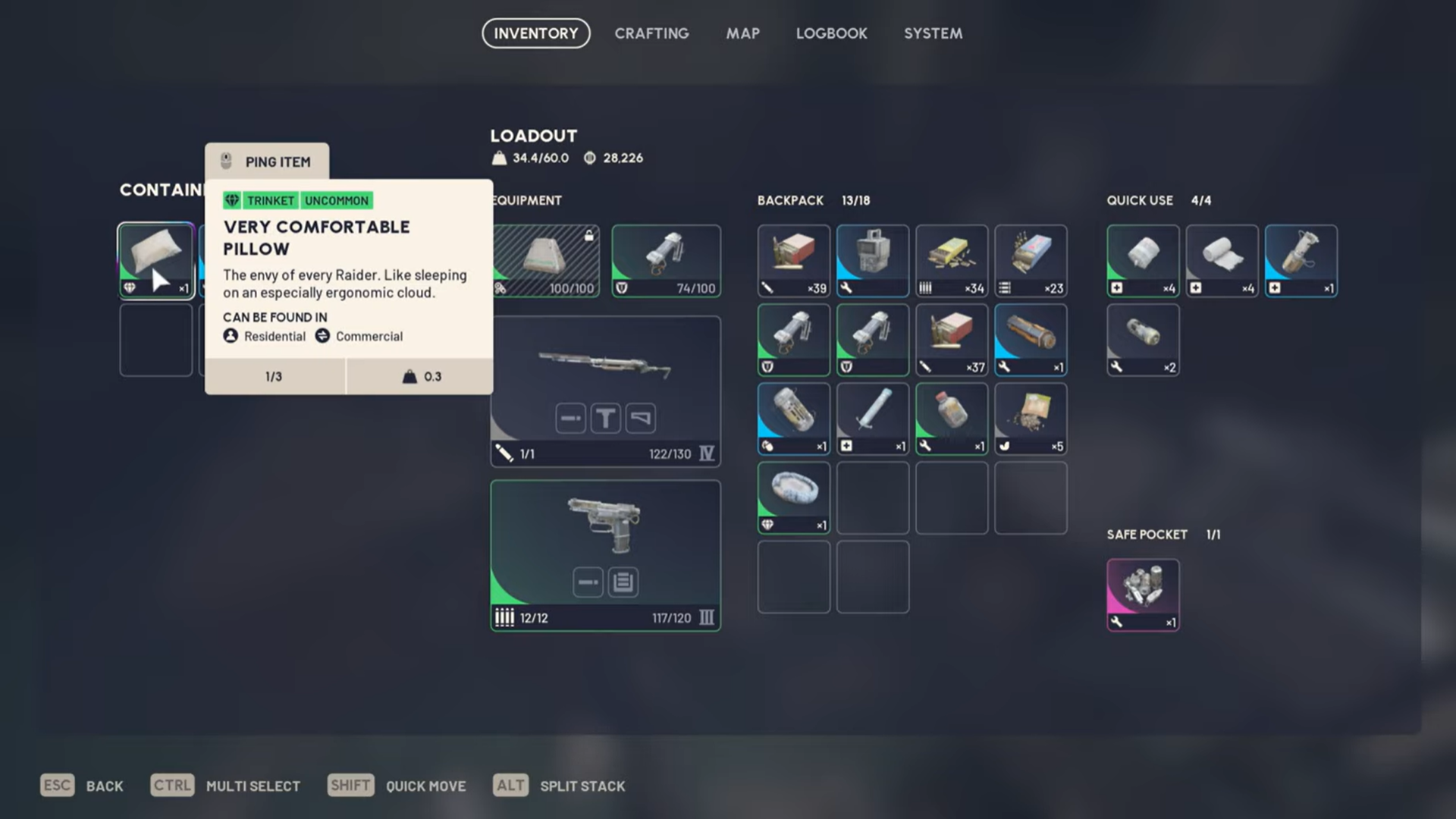Switch to the Logbook tab

click(x=831, y=33)
